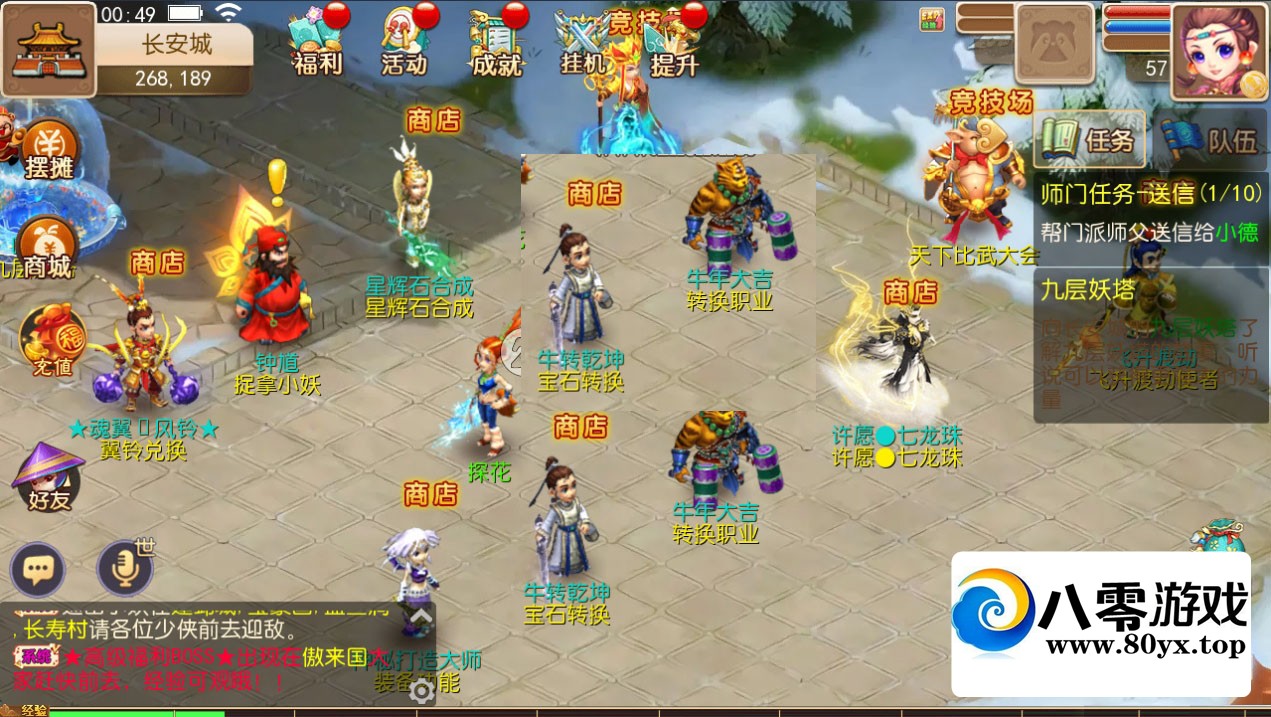Open the 福利 welfare menu

tap(318, 43)
